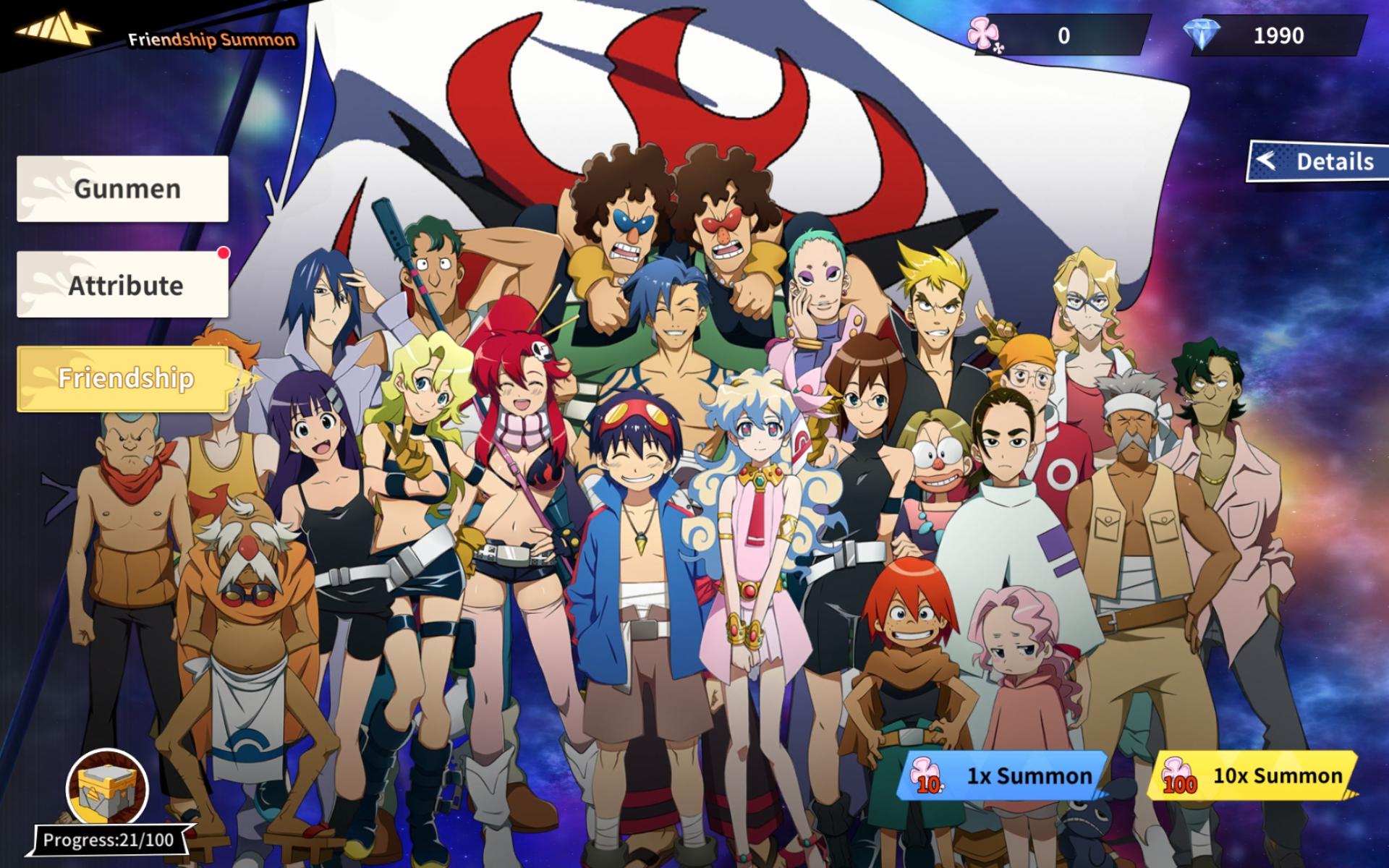This screenshot has width=1389, height=868.
Task: Click the red notification dot on Attribute
Action: [x=224, y=252]
